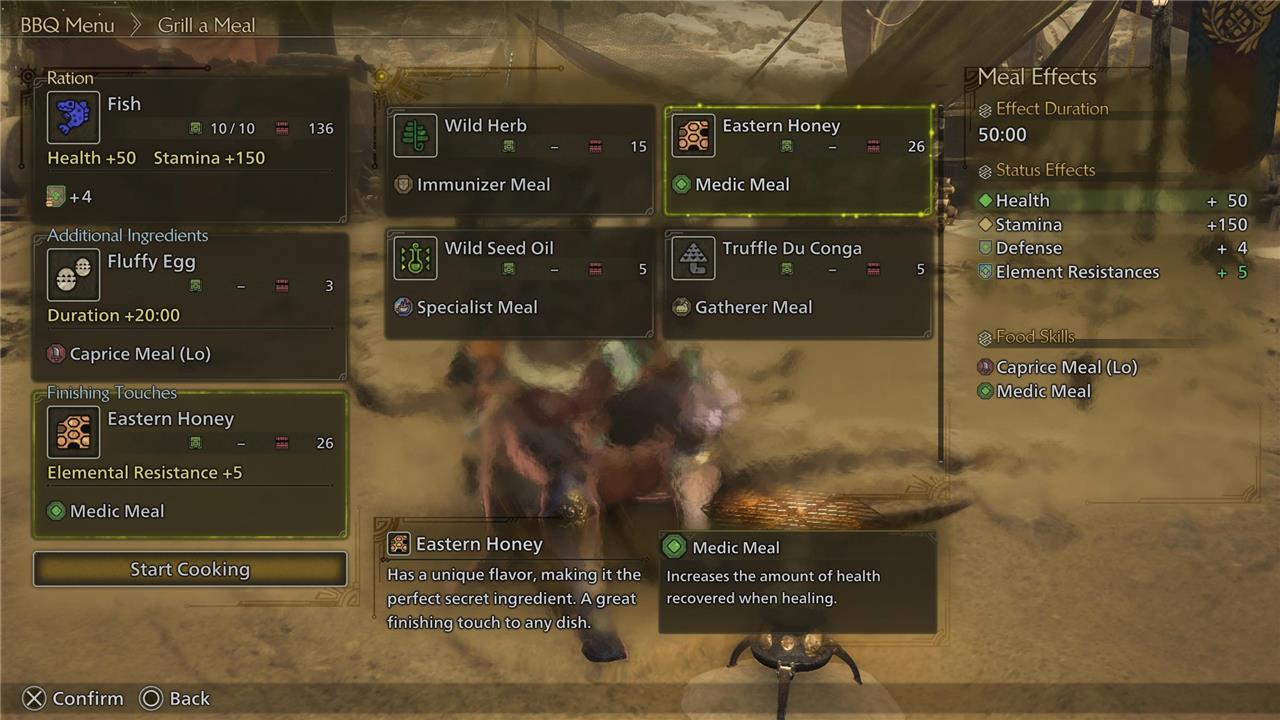This screenshot has width=1280, height=720.
Task: Select the Fish ration slot
Action: (x=196, y=147)
